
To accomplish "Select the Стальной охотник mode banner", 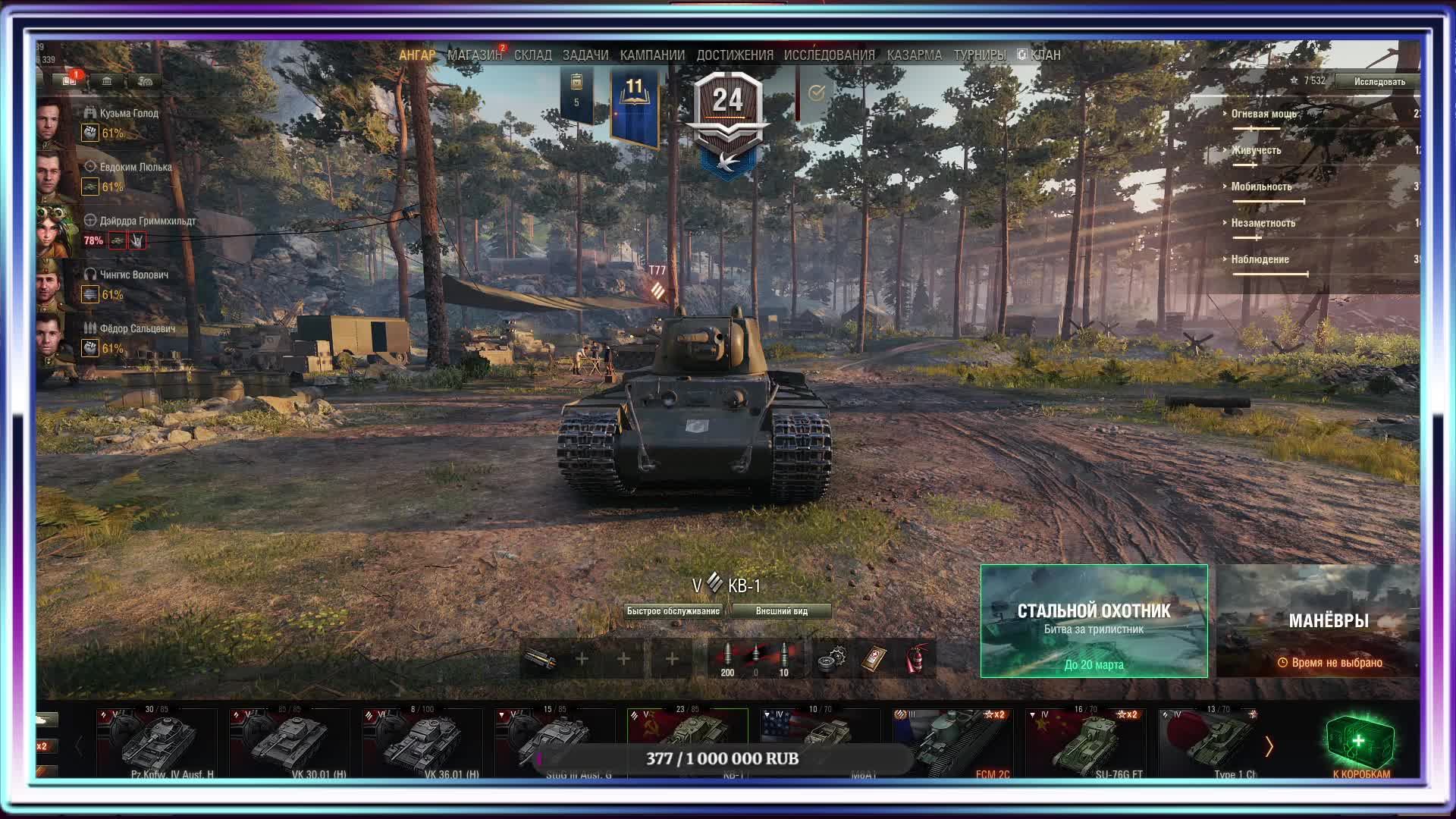I will 1094,621.
